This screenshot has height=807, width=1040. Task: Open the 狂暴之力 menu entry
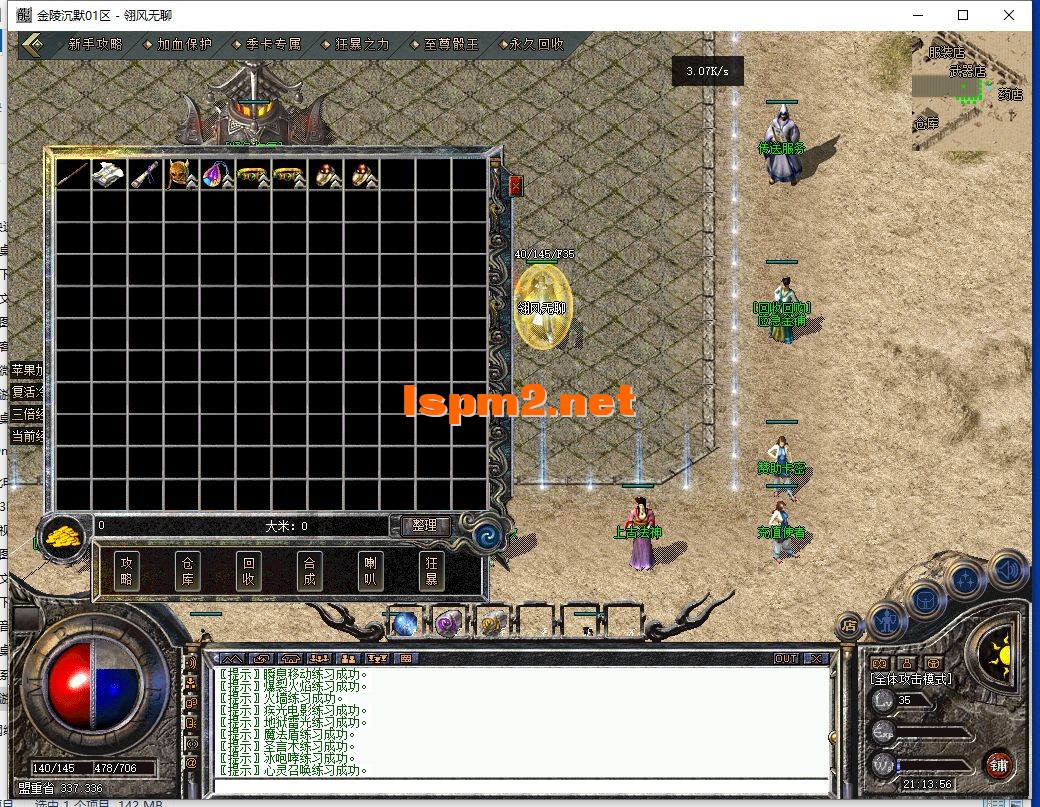pos(362,45)
